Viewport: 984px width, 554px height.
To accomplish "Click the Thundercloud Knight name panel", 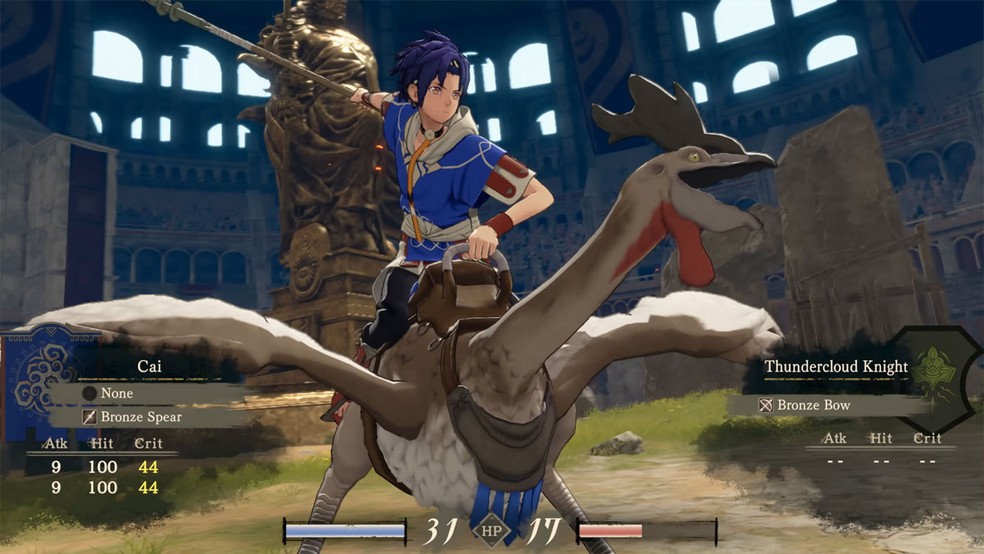I will coord(836,367).
